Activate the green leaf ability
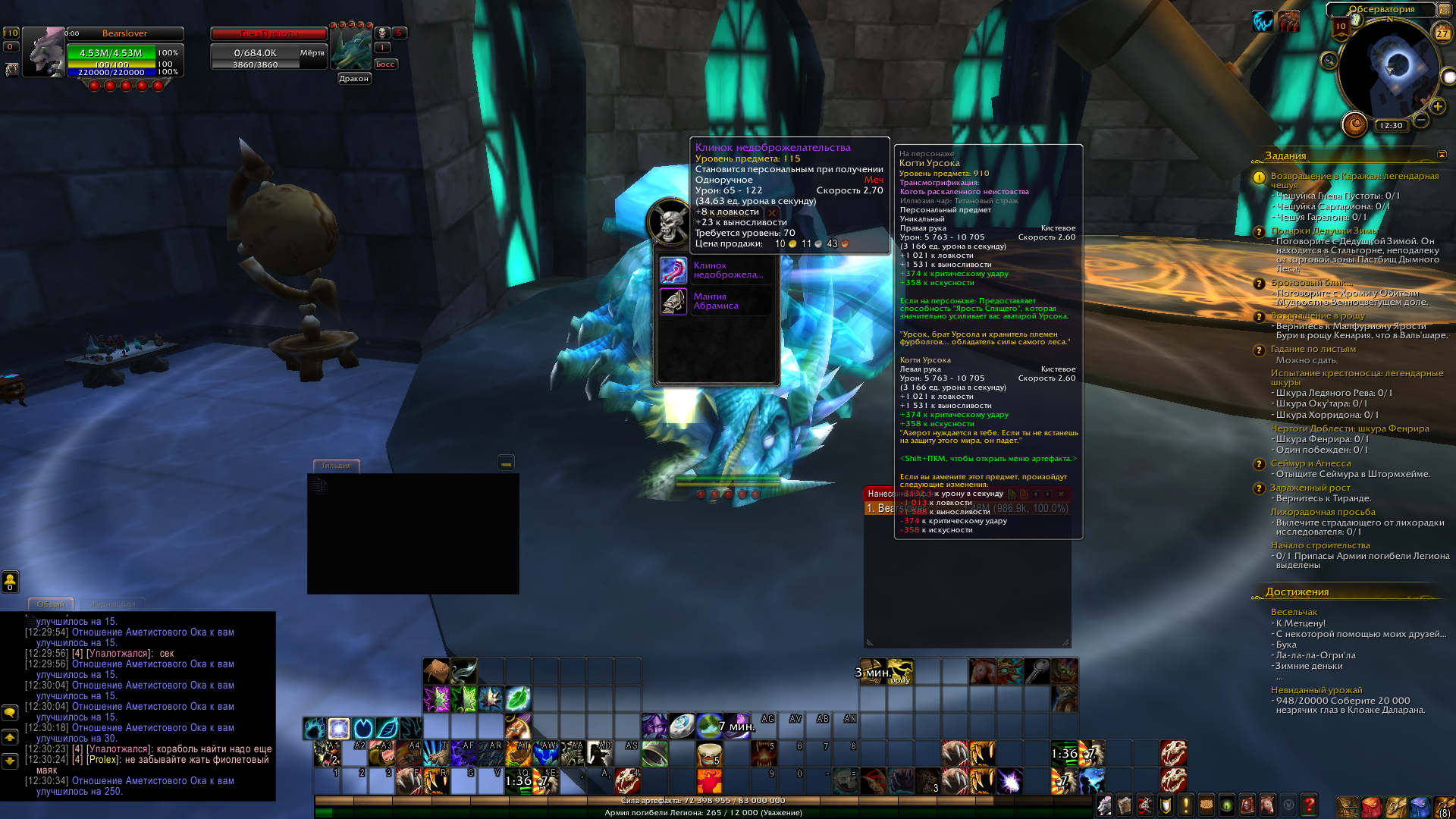 click(x=518, y=698)
